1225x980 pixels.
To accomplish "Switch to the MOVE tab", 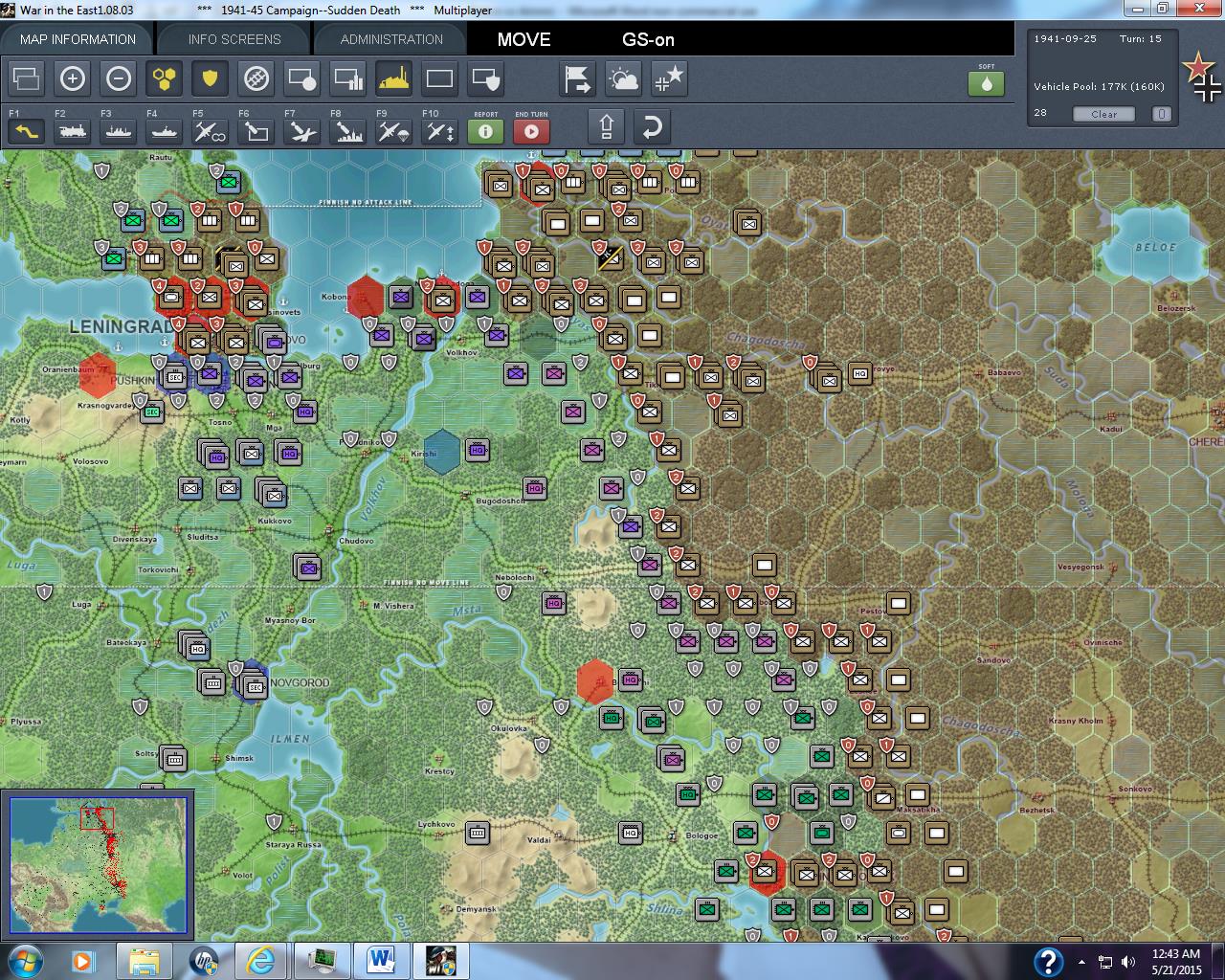I will [523, 40].
